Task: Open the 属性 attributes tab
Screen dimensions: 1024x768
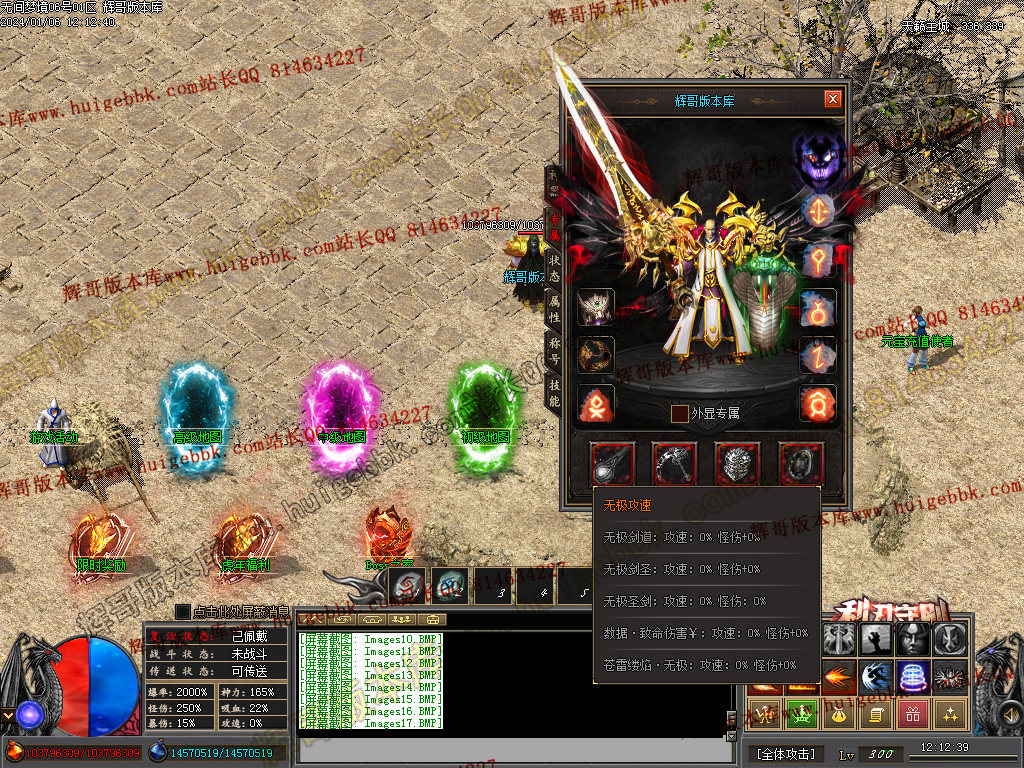Action: tap(554, 310)
